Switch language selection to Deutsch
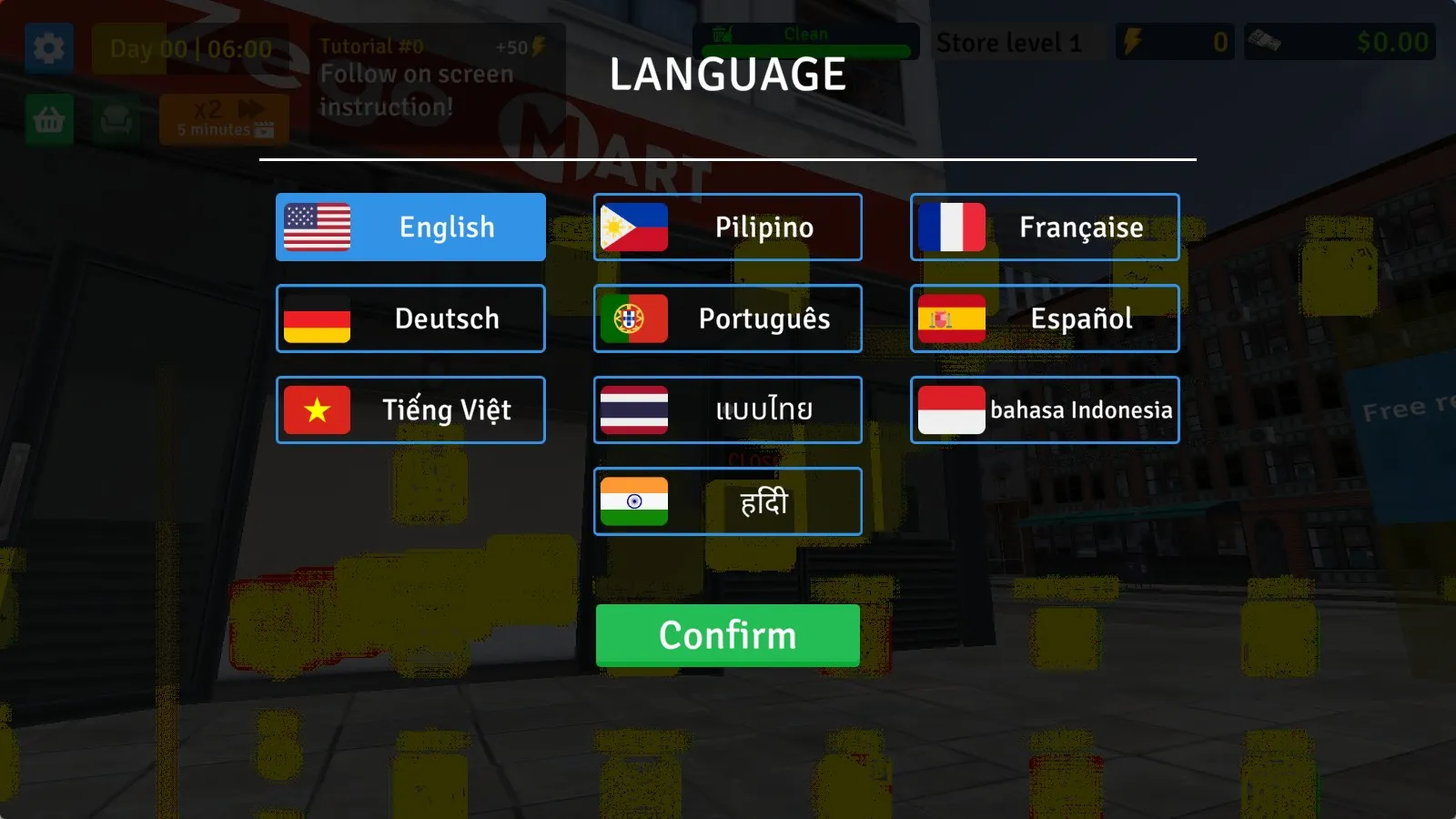 tap(410, 318)
